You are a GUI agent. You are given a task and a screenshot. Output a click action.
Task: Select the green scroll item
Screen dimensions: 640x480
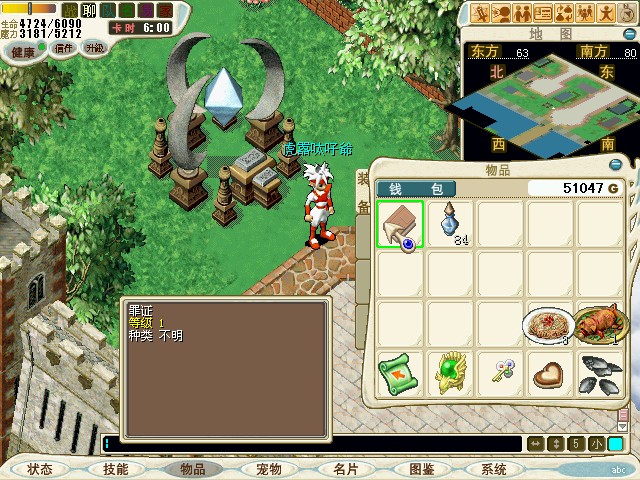401,374
